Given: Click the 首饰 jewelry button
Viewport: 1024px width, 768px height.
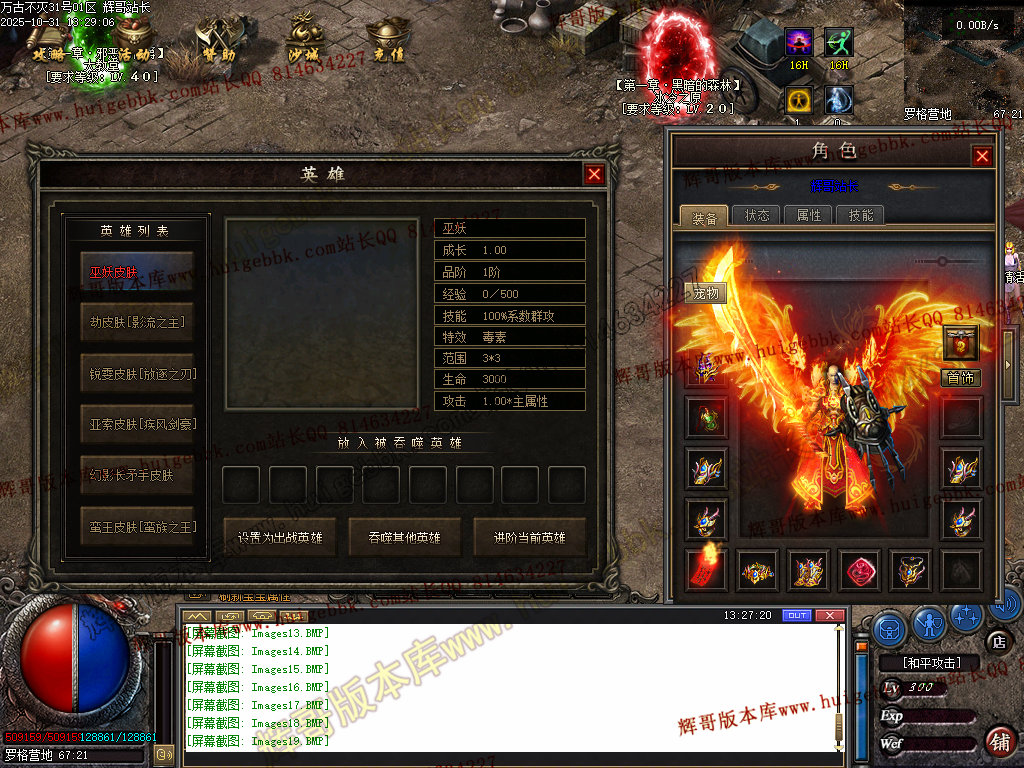Looking at the screenshot, I should tap(961, 378).
